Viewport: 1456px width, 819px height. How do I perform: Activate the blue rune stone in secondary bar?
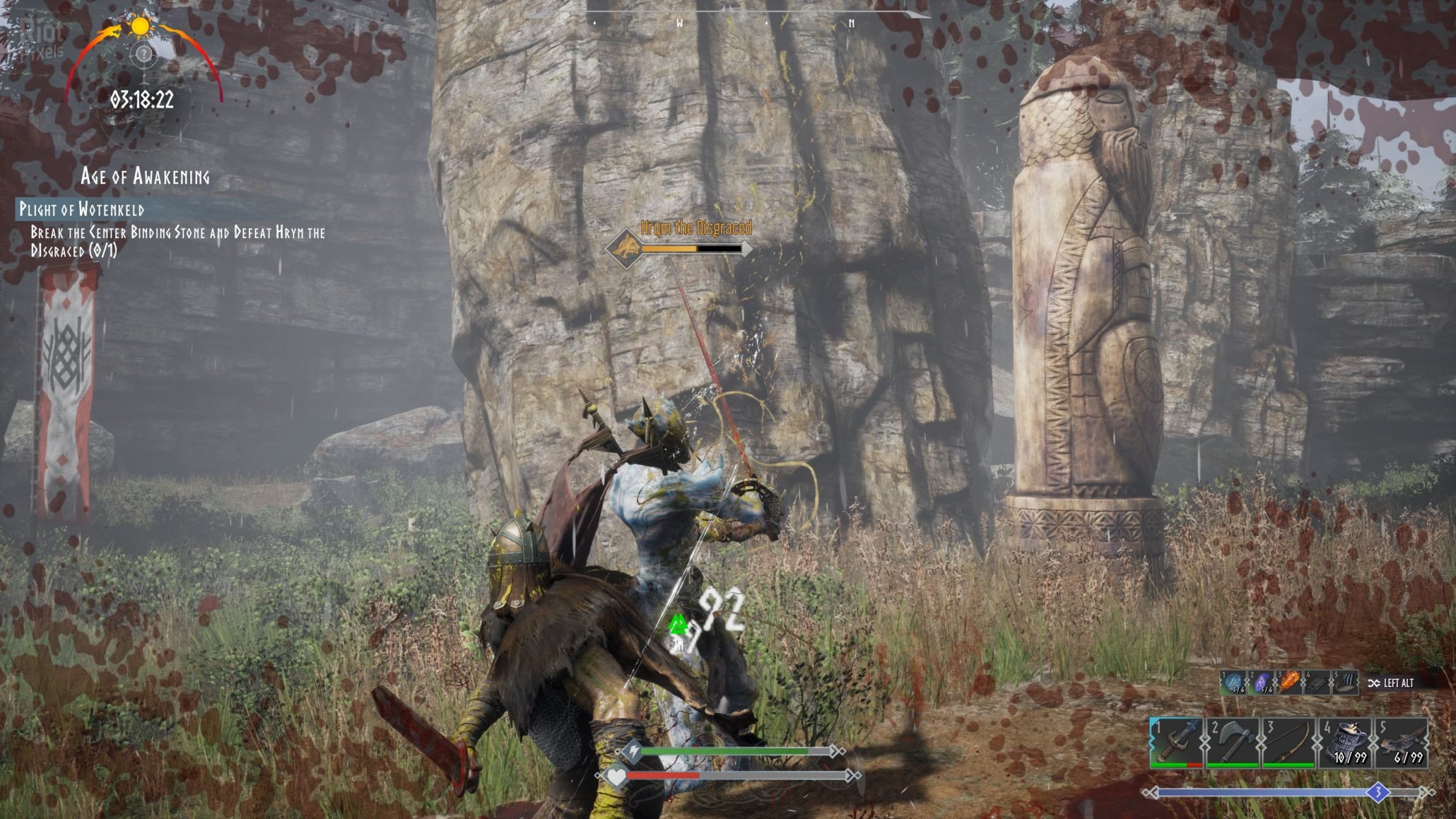click(x=1234, y=683)
